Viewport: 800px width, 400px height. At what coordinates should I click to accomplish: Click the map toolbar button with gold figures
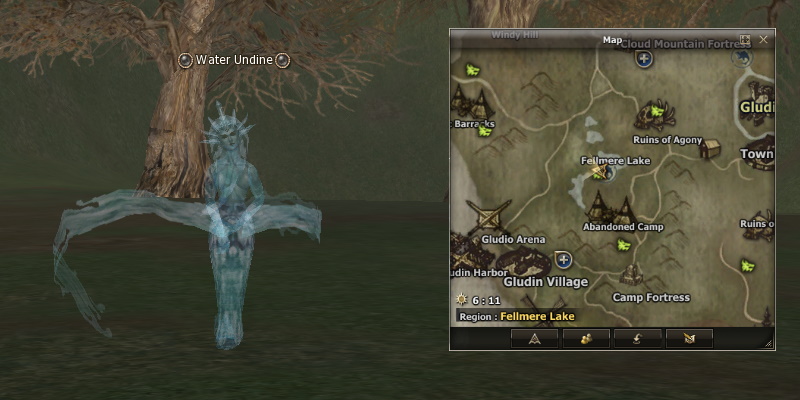586,339
